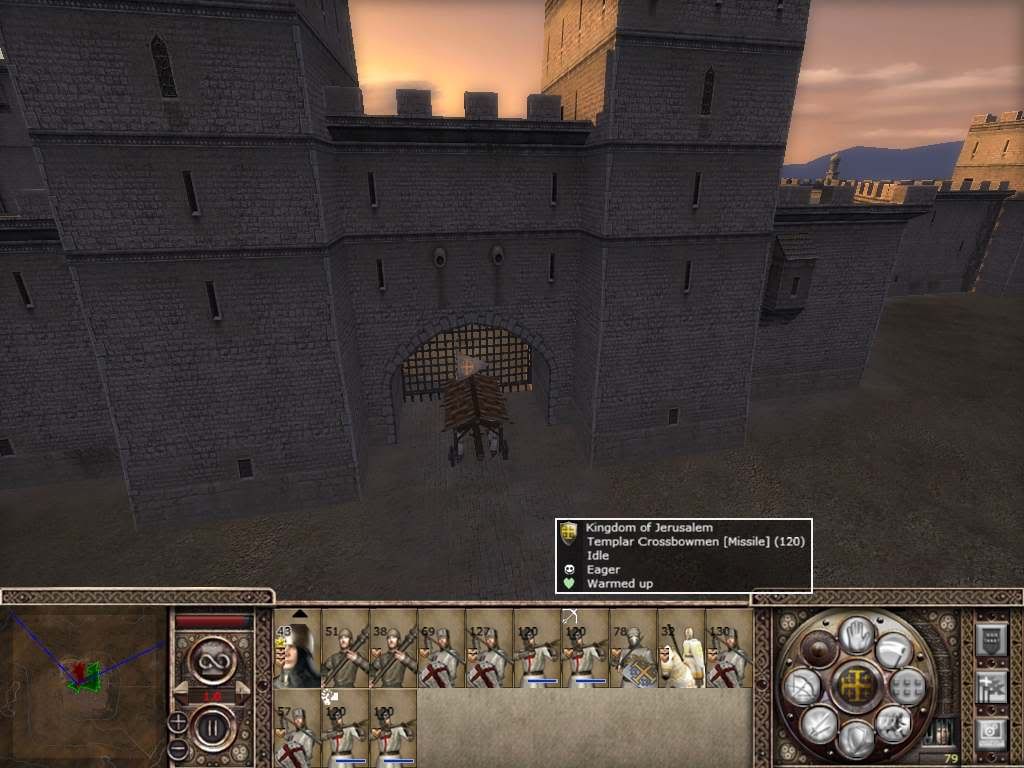
Task: Zoom out the minimap with the minus button
Action: 178,748
